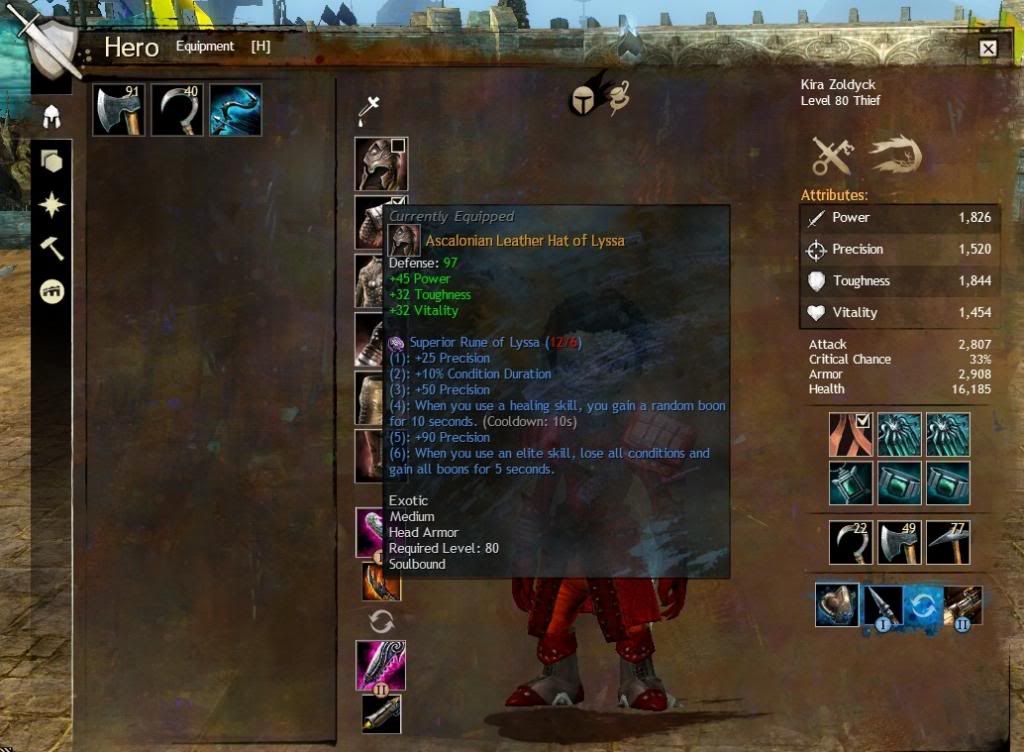Click the crossed sword and key icon
Image resolution: width=1024 pixels, height=752 pixels.
pyautogui.click(x=832, y=155)
